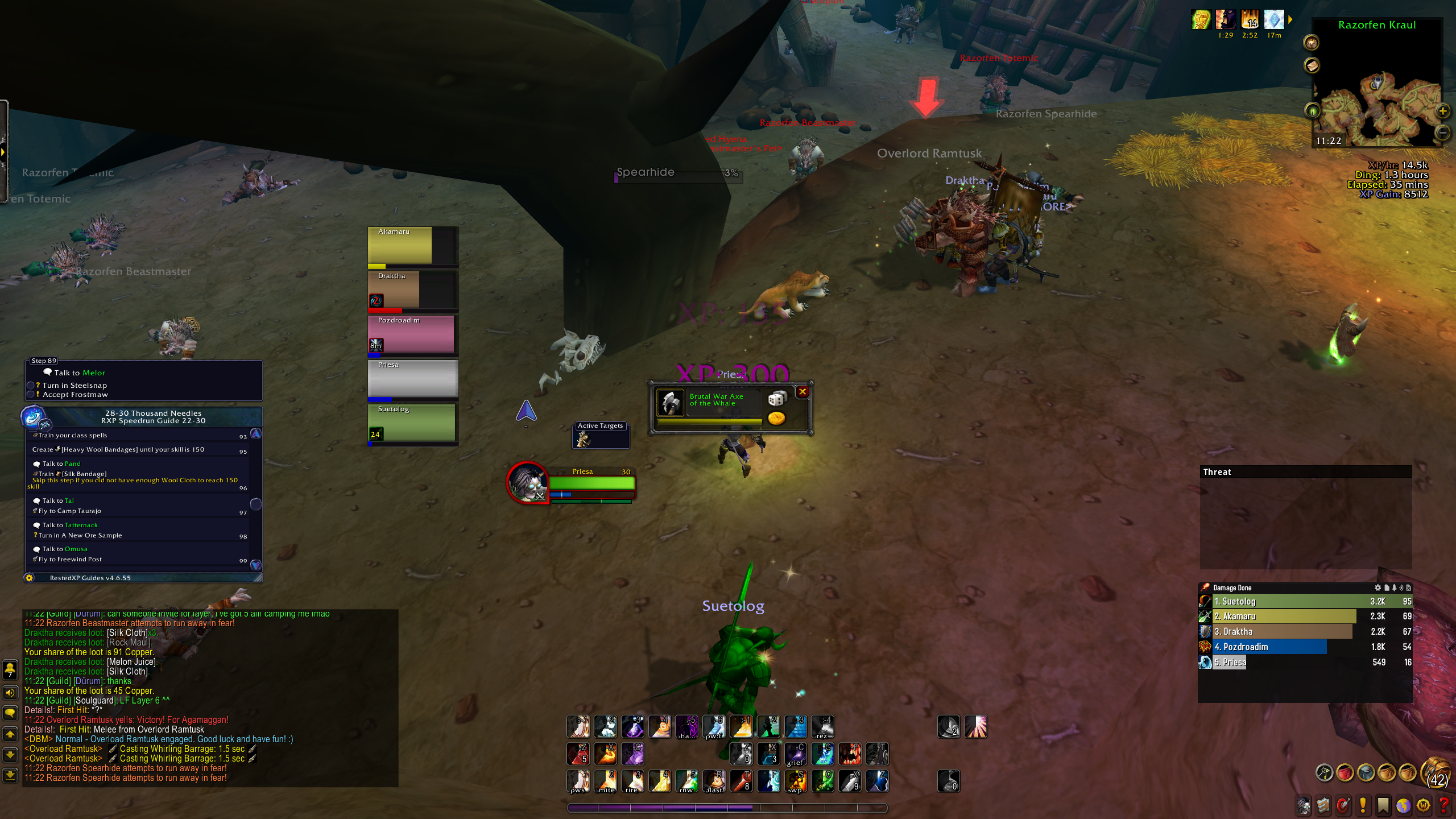This screenshot has height=819, width=1456.
Task: Open the keyring next to the bags
Action: [x=1325, y=772]
